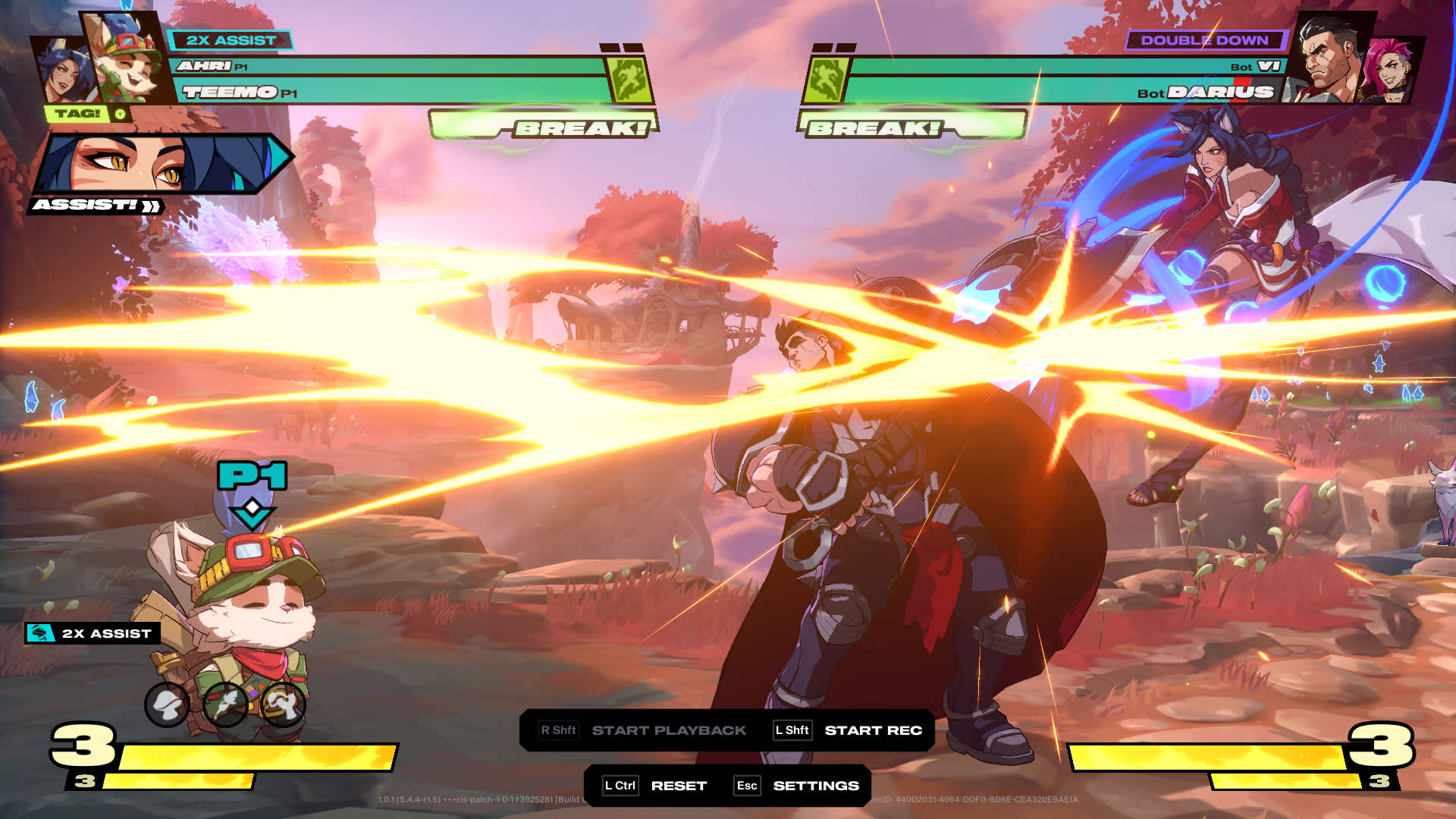Click the Ahri assist eyes banner
1456x819 pixels.
159,163
